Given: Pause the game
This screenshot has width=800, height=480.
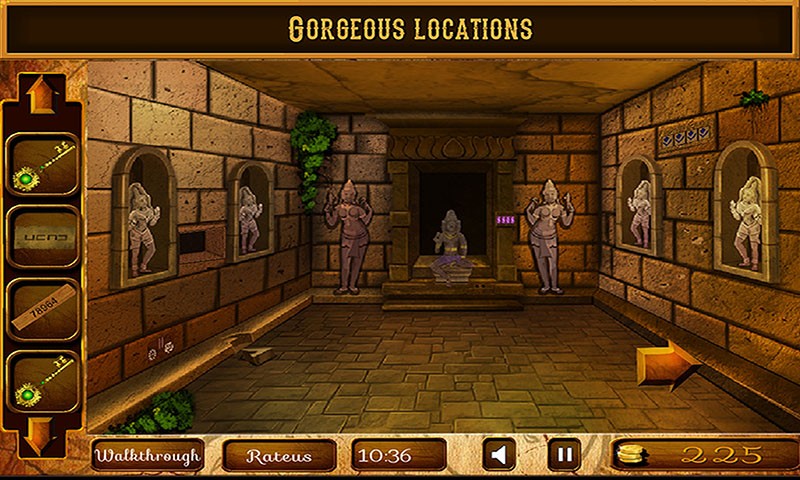Looking at the screenshot, I should coord(564,456).
